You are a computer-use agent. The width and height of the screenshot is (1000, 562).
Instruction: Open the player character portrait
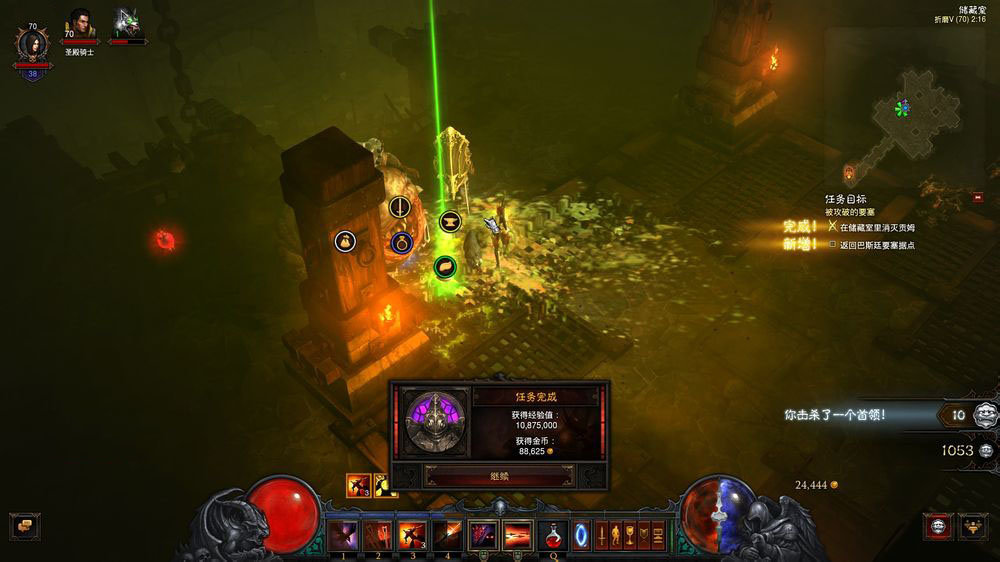pos(32,46)
